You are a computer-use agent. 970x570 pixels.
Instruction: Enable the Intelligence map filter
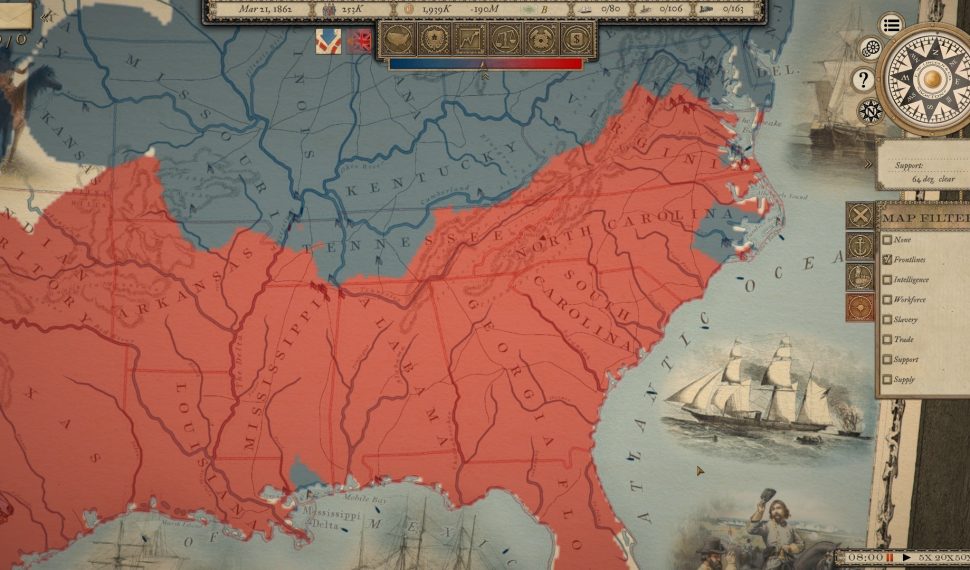[x=887, y=280]
